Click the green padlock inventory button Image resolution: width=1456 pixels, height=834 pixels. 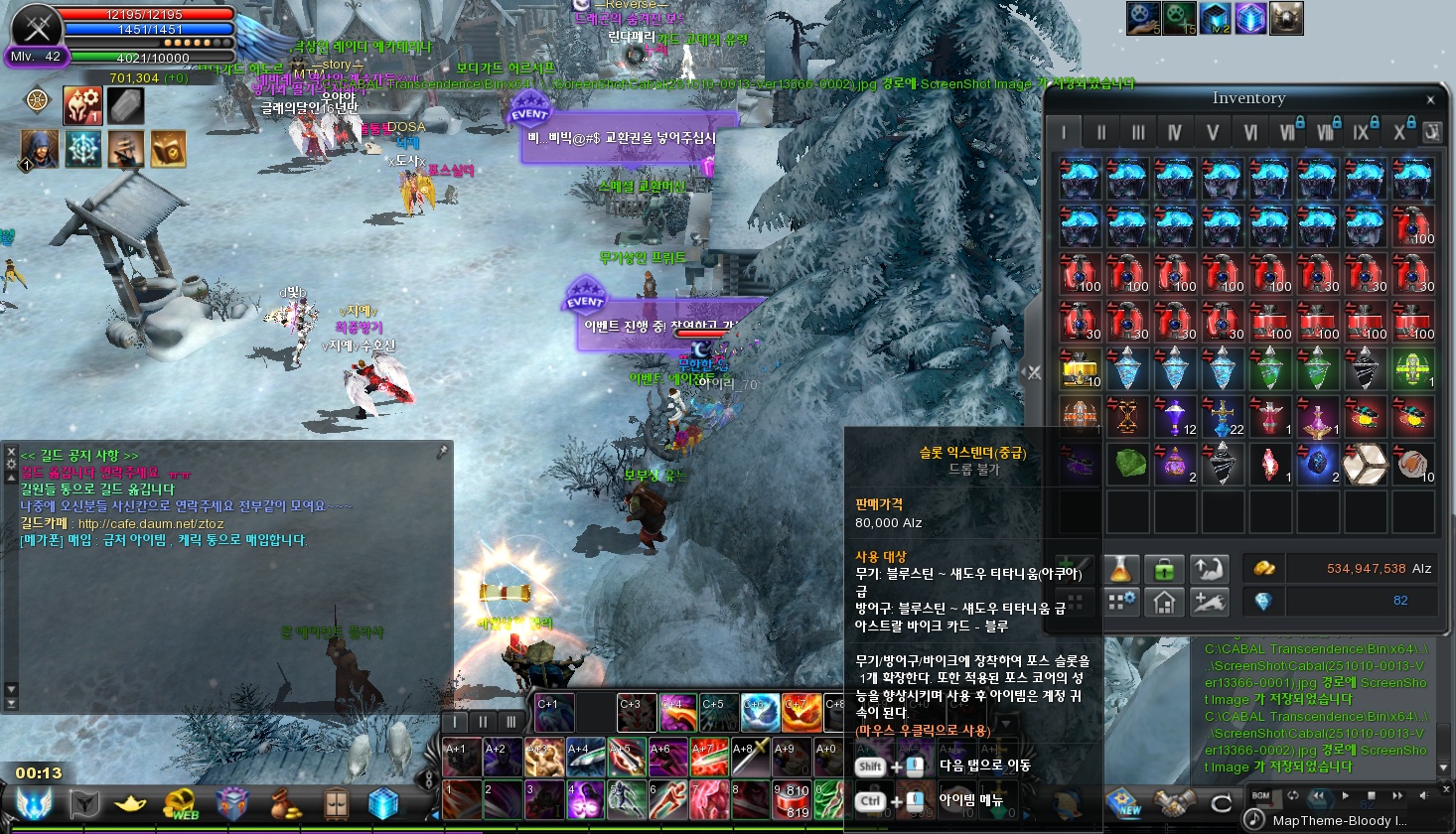[x=1164, y=569]
